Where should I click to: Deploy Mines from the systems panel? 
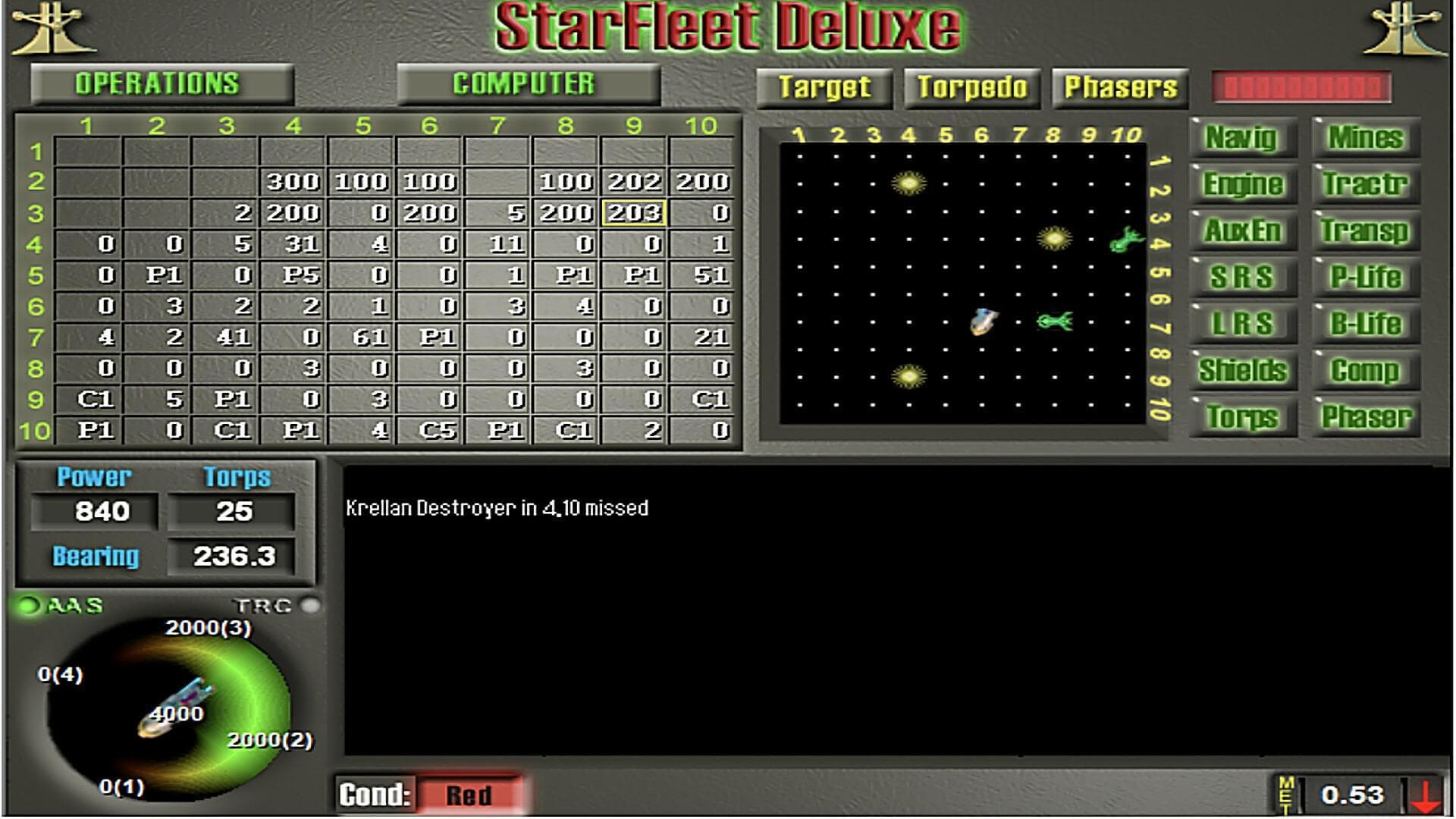(x=1365, y=138)
